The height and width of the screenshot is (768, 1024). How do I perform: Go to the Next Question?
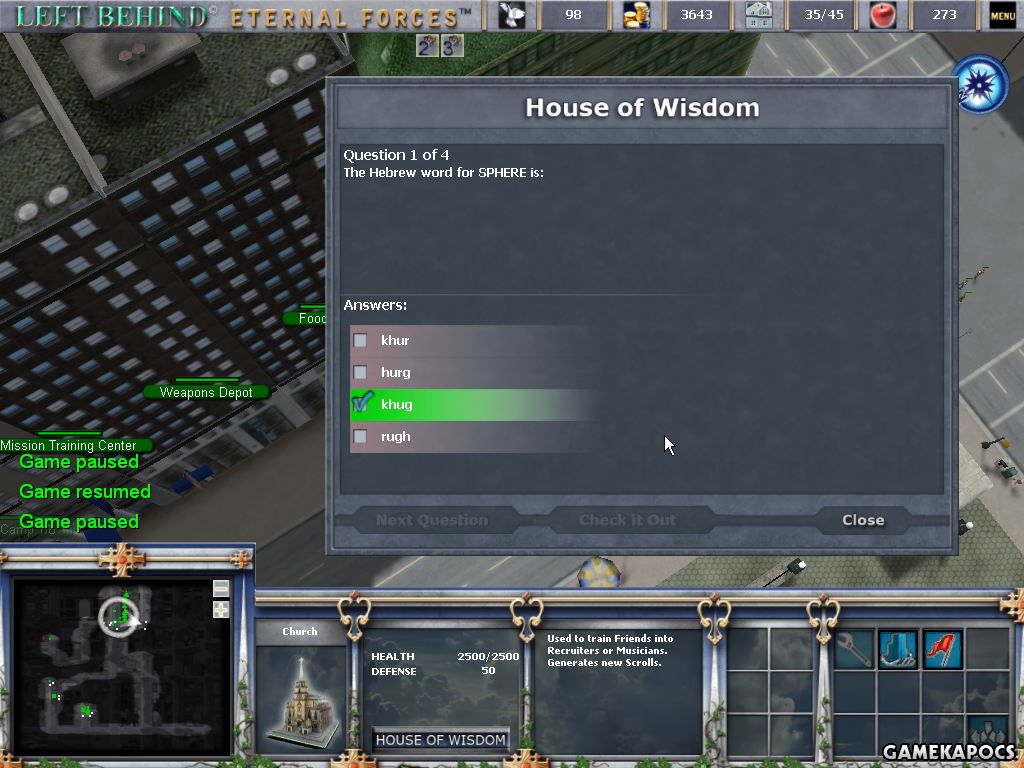click(x=432, y=520)
